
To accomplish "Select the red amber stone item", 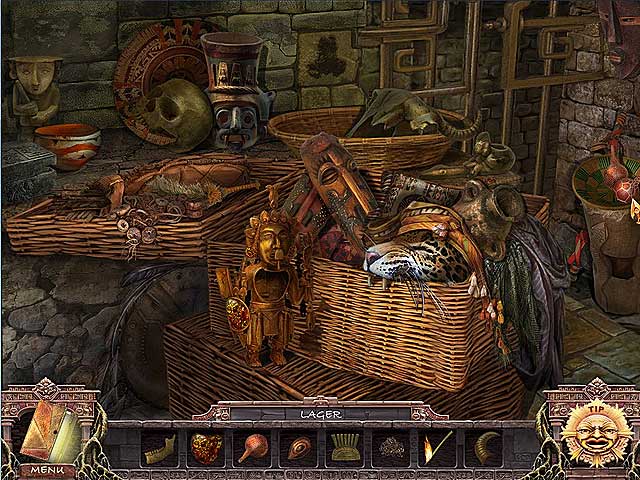I will point(206,446).
